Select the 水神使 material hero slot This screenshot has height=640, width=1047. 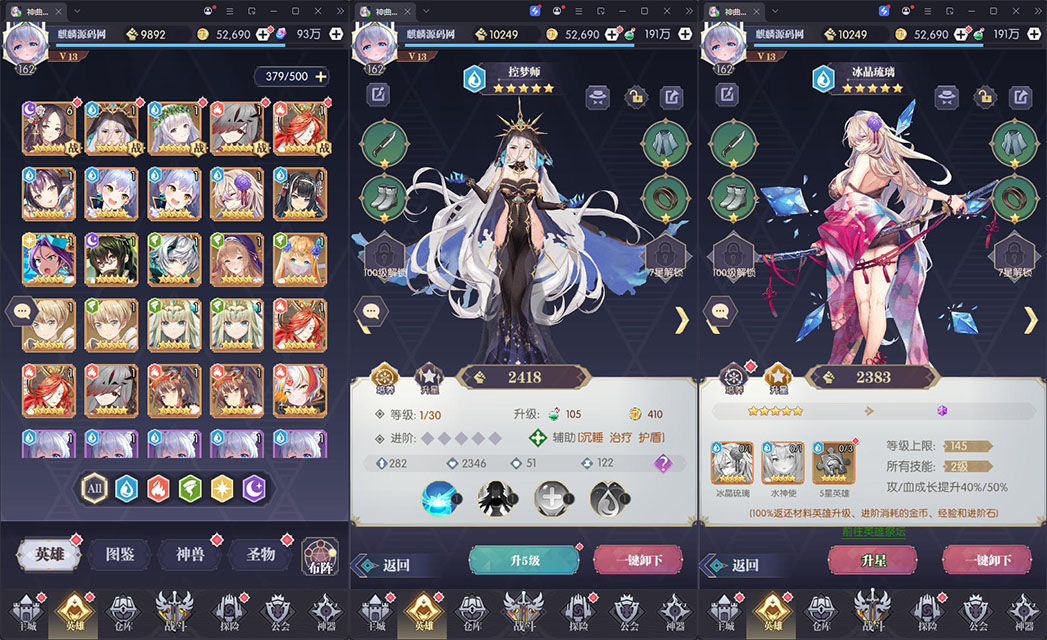[783, 464]
